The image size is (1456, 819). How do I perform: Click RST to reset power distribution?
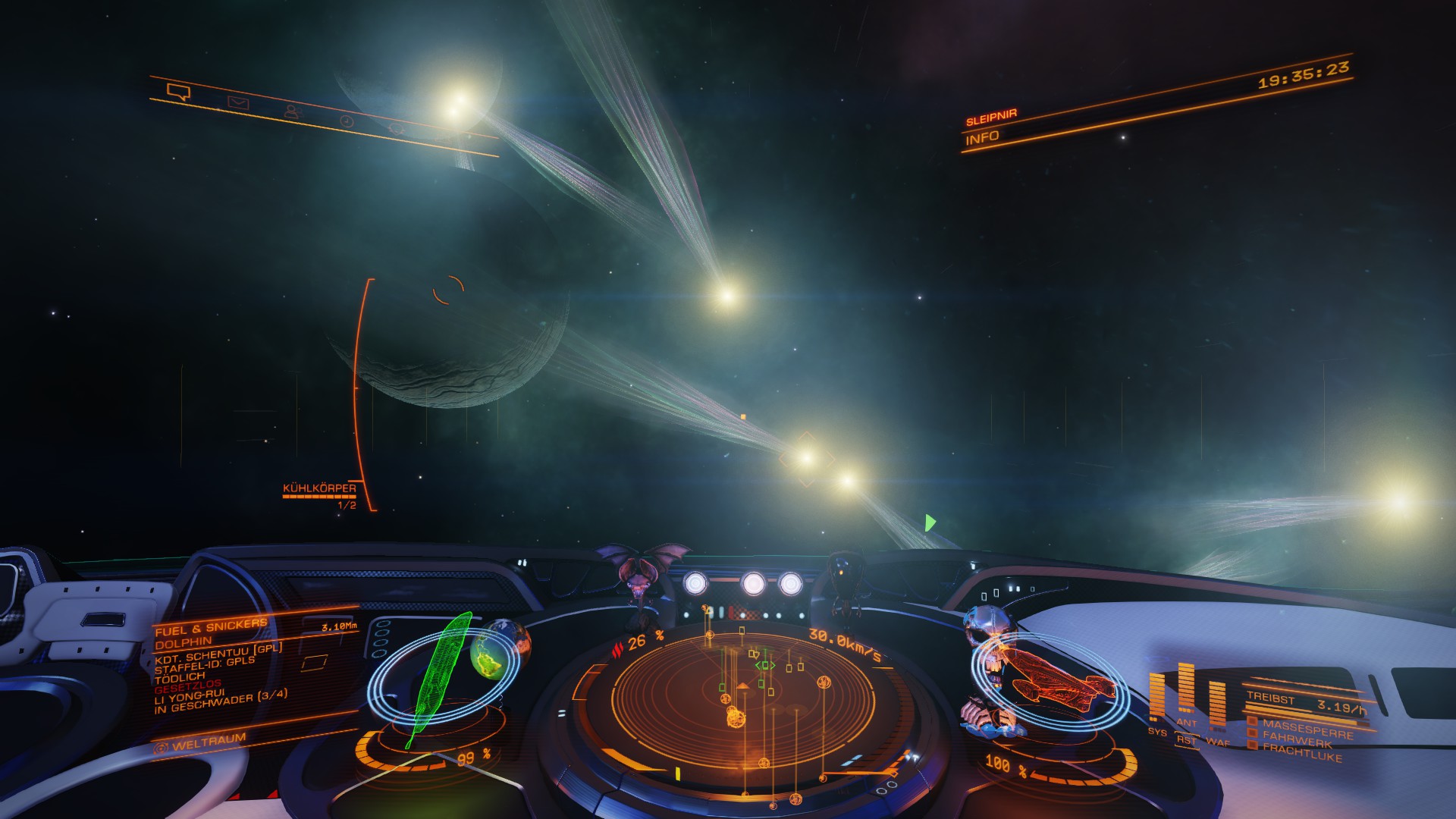(x=1185, y=741)
